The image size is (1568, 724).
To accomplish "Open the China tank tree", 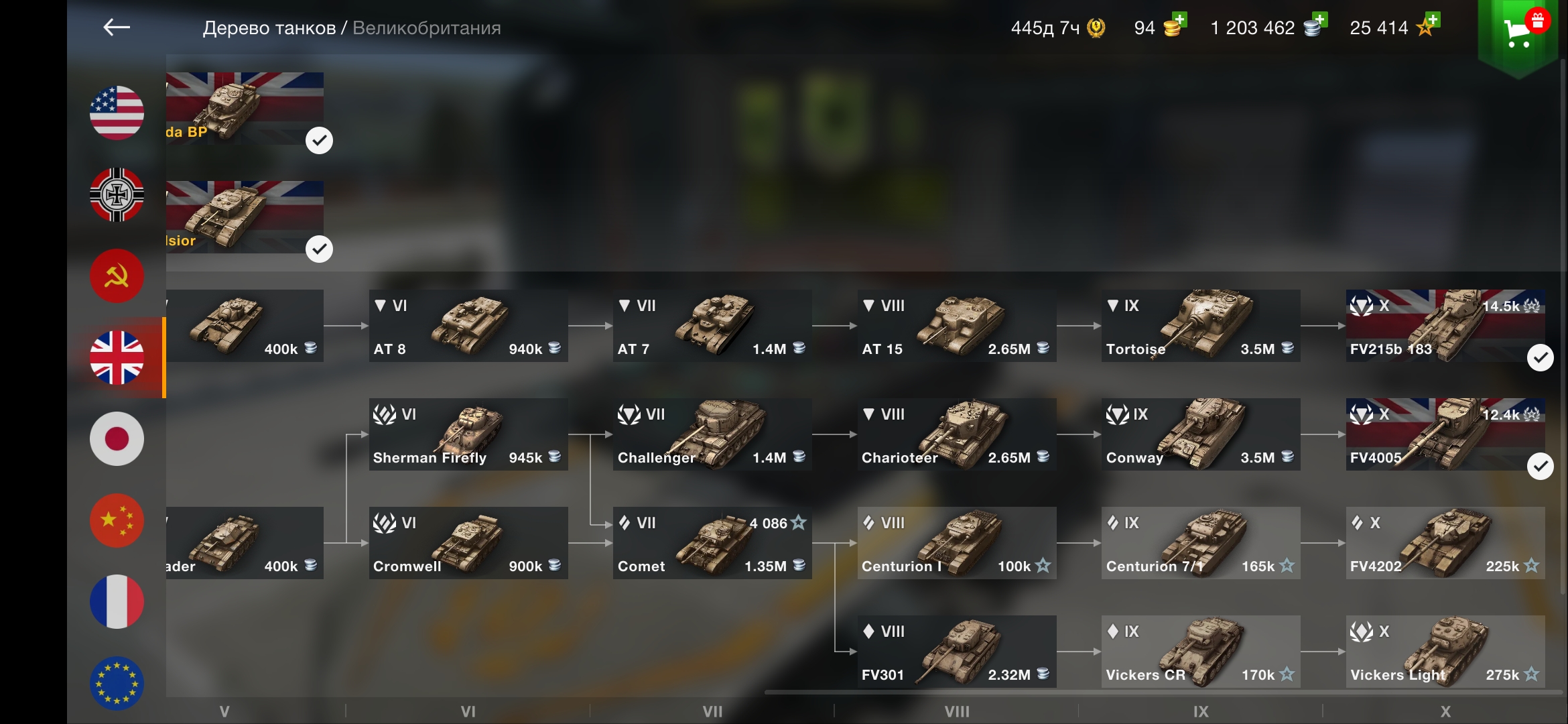I will (117, 521).
